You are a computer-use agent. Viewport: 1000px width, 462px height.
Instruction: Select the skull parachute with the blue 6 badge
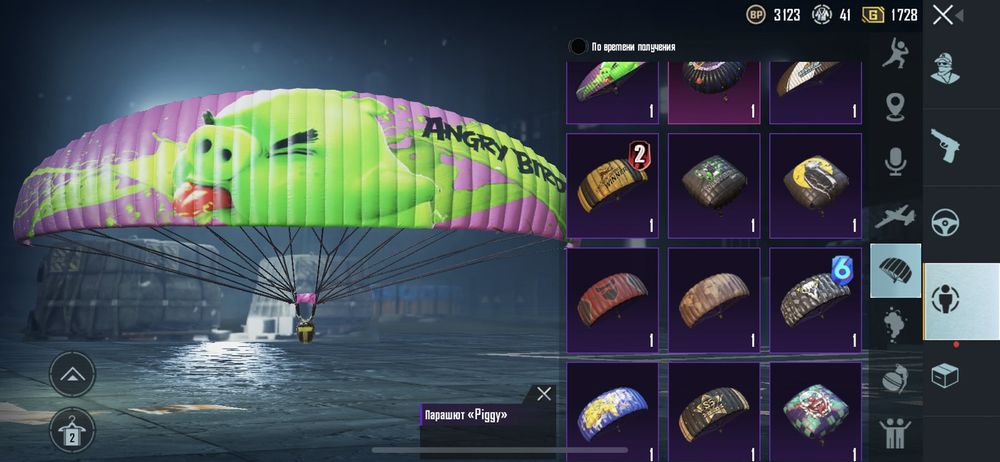pos(815,300)
